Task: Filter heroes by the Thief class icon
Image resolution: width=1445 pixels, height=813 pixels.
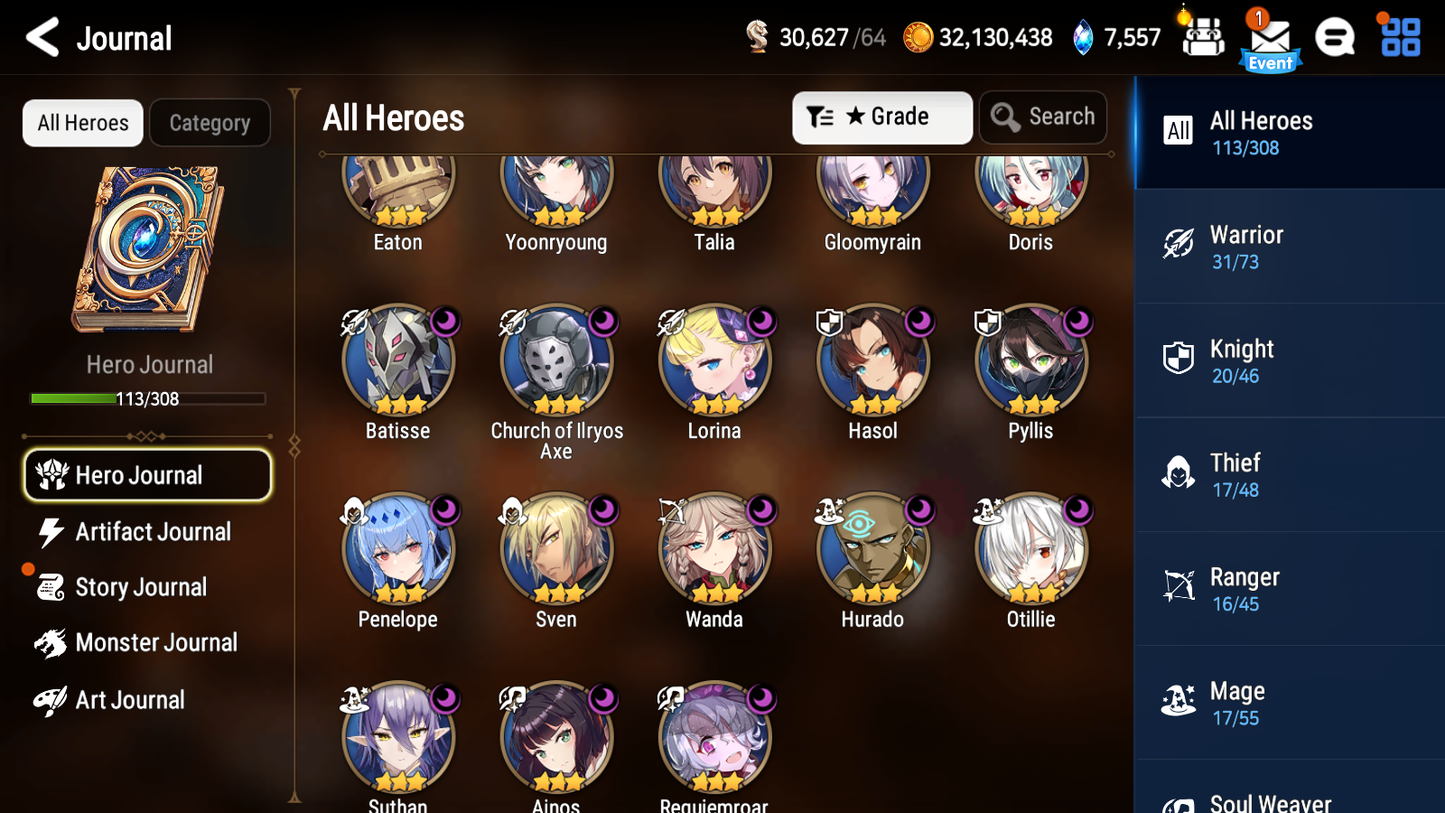Action: 1179,473
